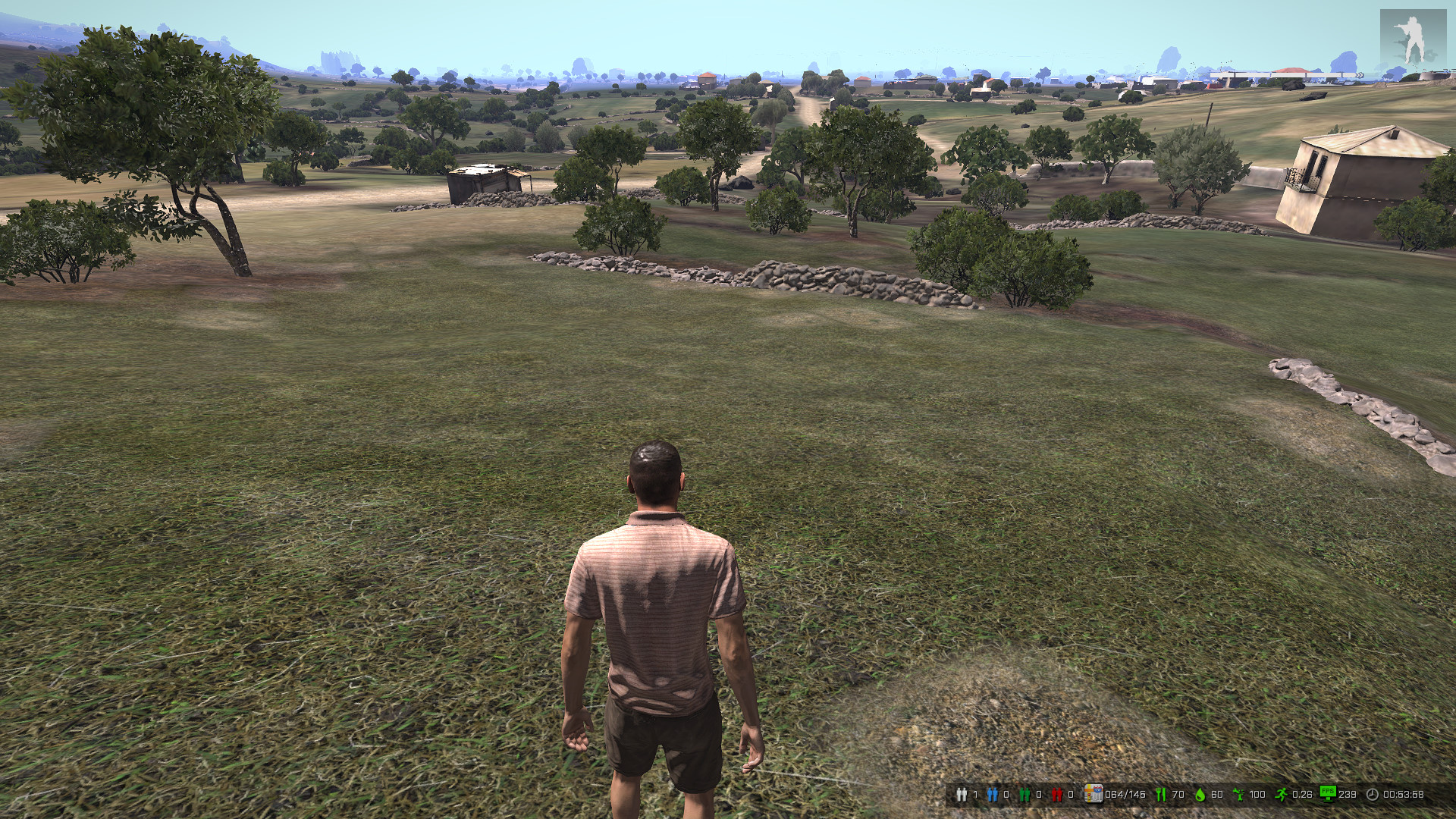
Task: Select the blue faction players icon
Action: click(993, 795)
